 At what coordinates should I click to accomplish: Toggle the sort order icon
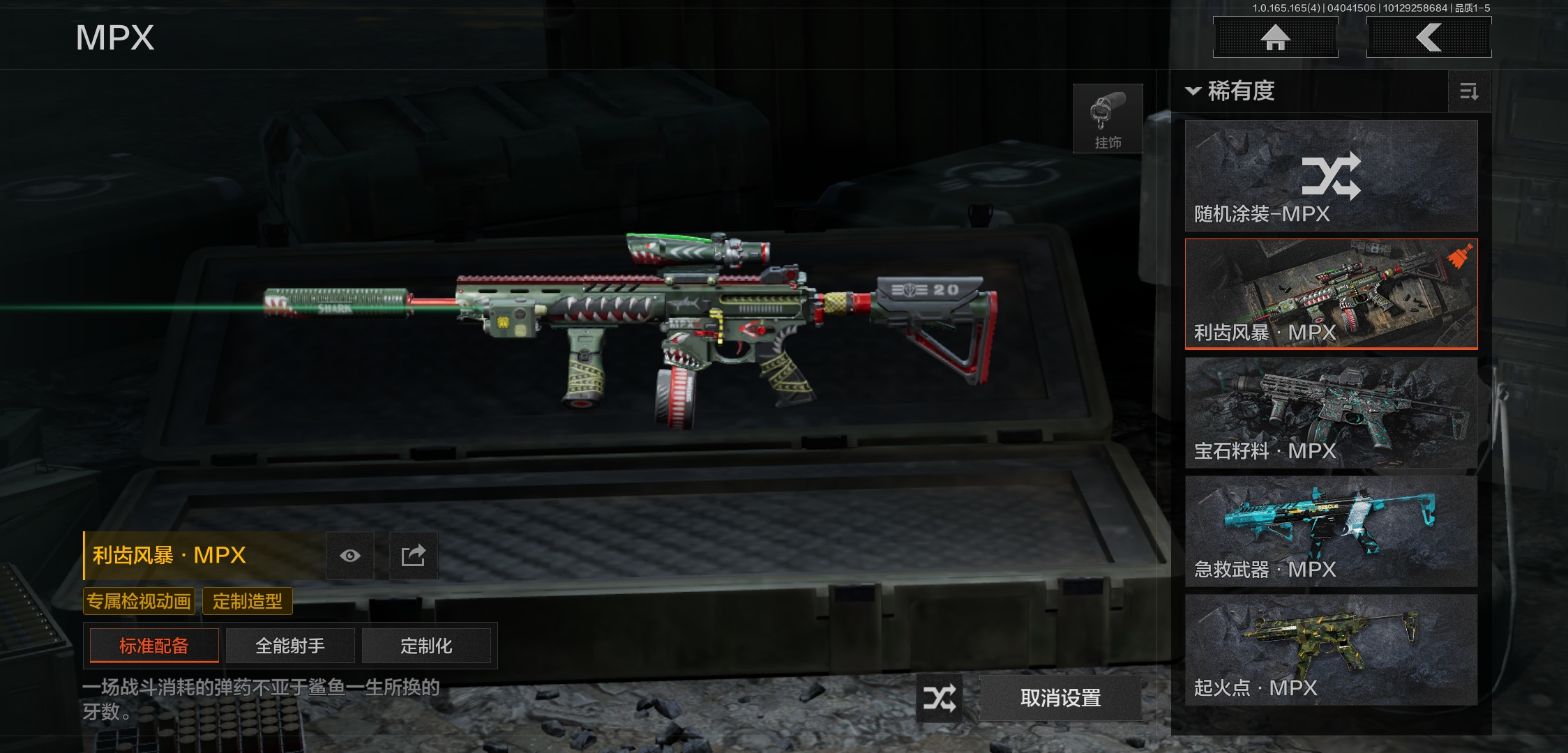[x=1469, y=91]
